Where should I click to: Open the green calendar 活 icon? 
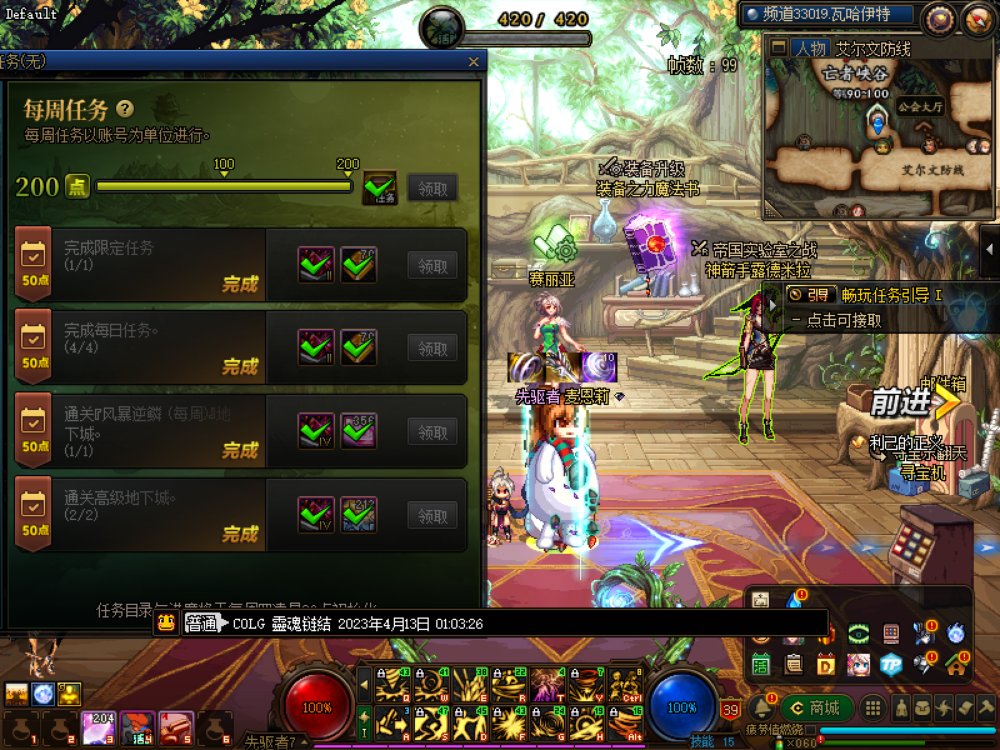point(761,663)
